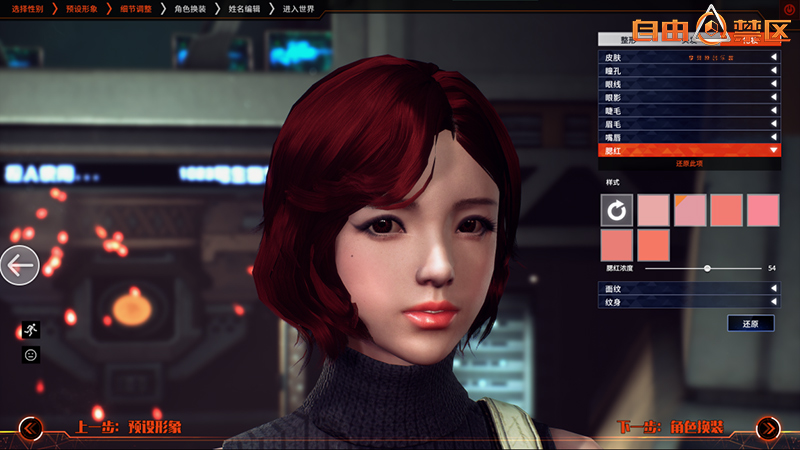
Task: Click the 还原 reset button
Action: 751,324
